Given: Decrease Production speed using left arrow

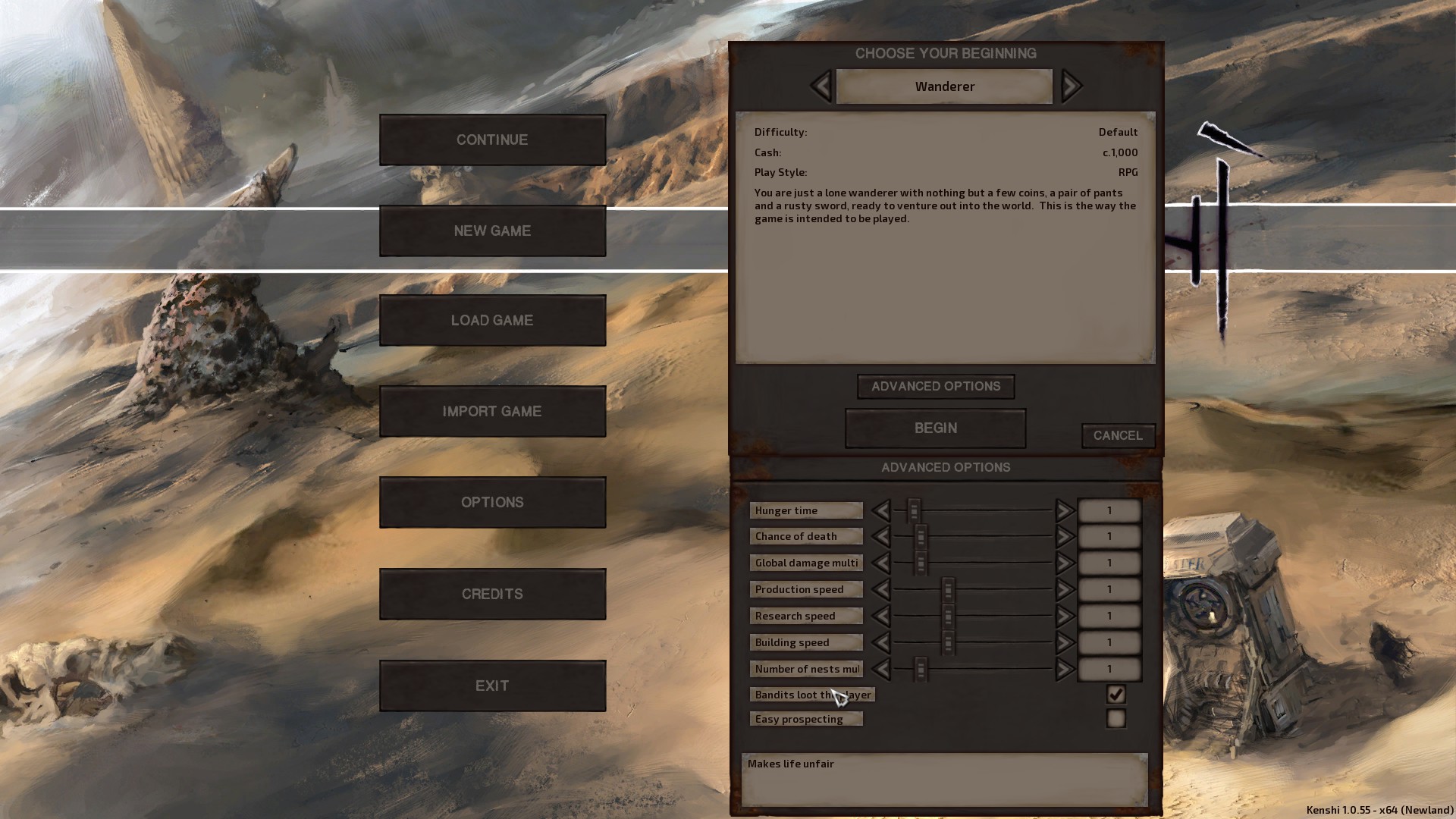Looking at the screenshot, I should click(x=882, y=589).
